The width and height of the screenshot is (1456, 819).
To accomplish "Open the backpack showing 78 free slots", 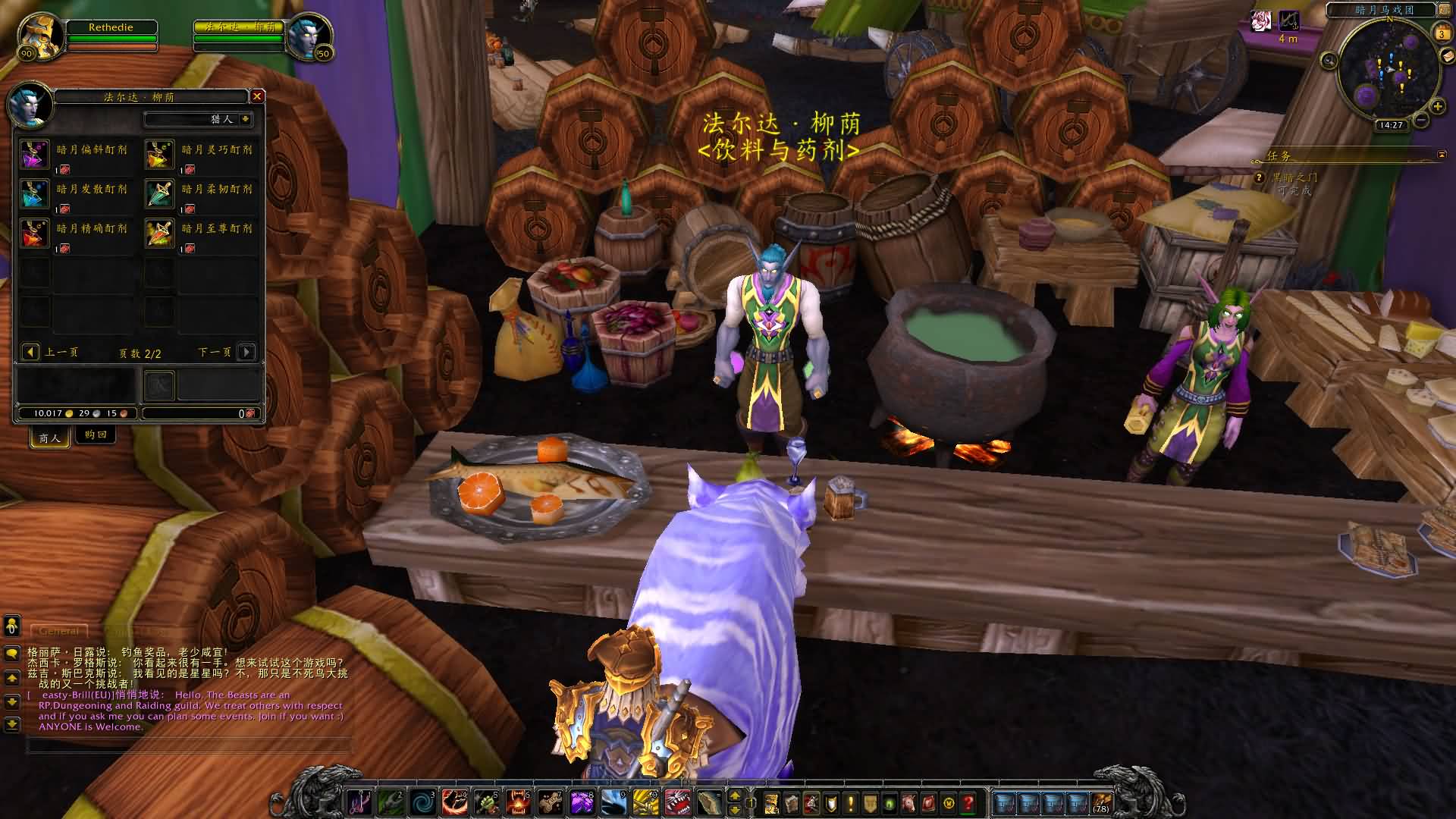I will [x=1100, y=802].
